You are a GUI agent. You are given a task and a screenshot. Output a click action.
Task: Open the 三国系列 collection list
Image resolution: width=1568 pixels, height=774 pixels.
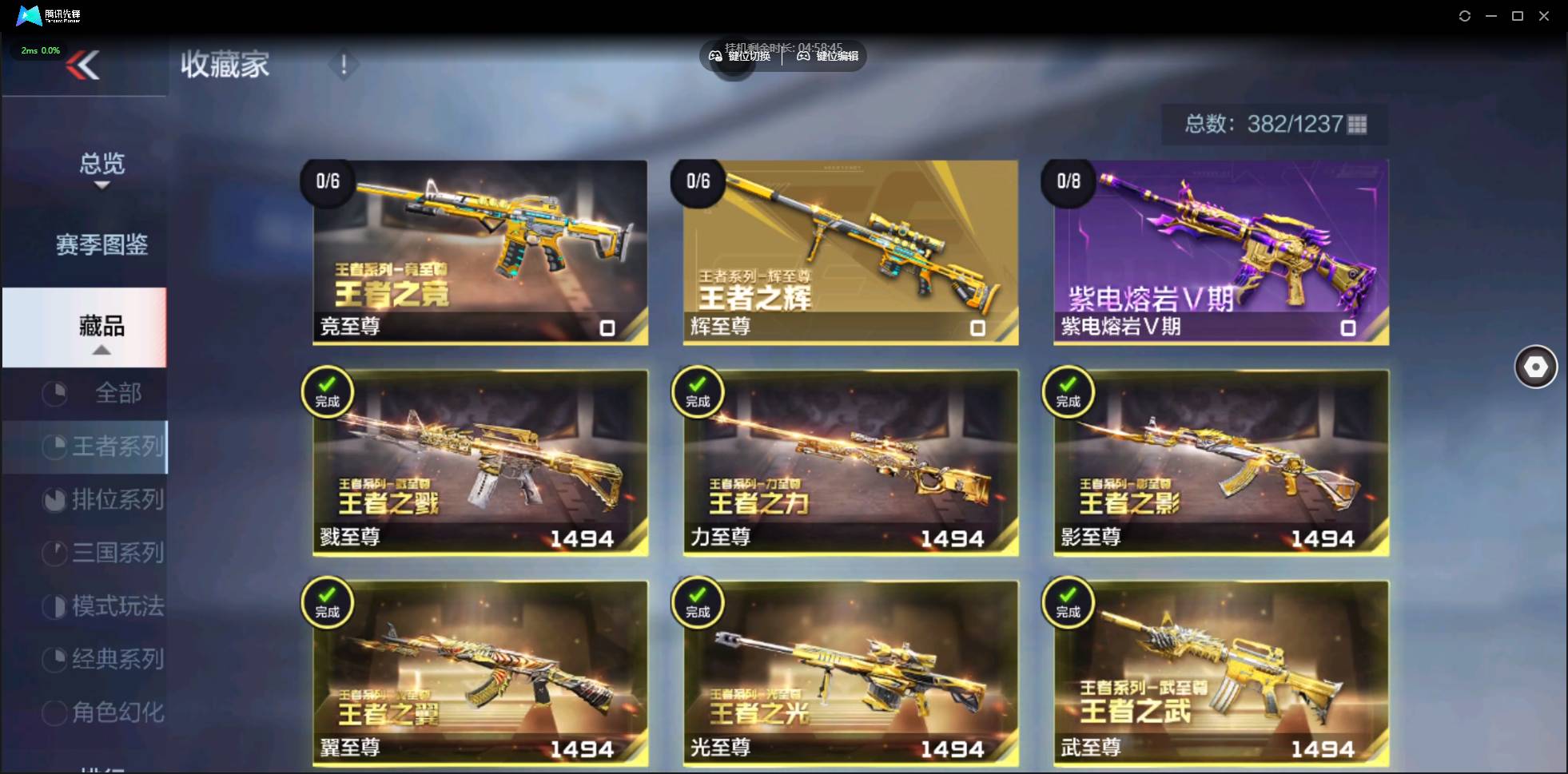[x=104, y=553]
